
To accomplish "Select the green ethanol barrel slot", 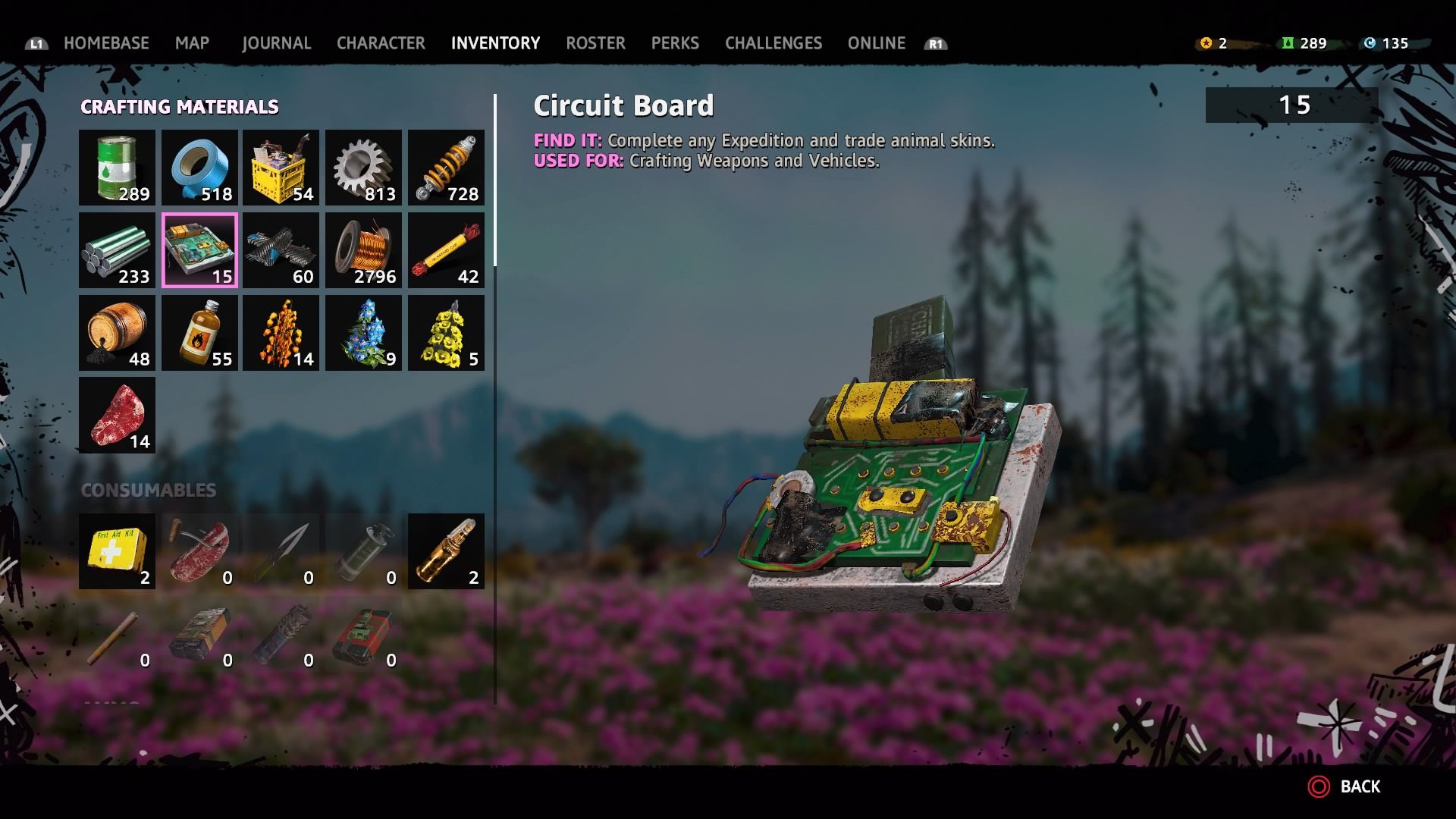I will 117,168.
